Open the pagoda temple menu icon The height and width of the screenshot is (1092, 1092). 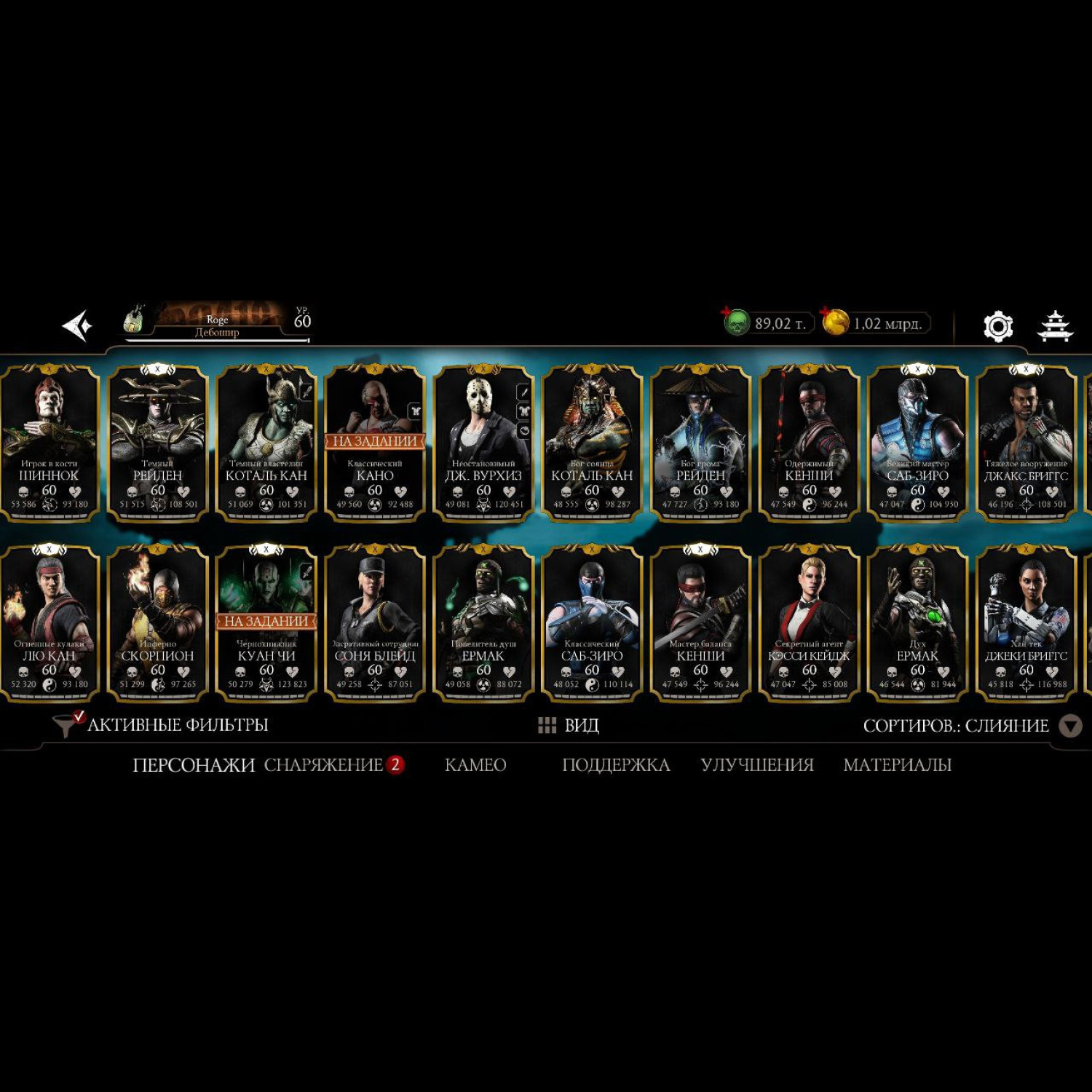[x=1054, y=326]
